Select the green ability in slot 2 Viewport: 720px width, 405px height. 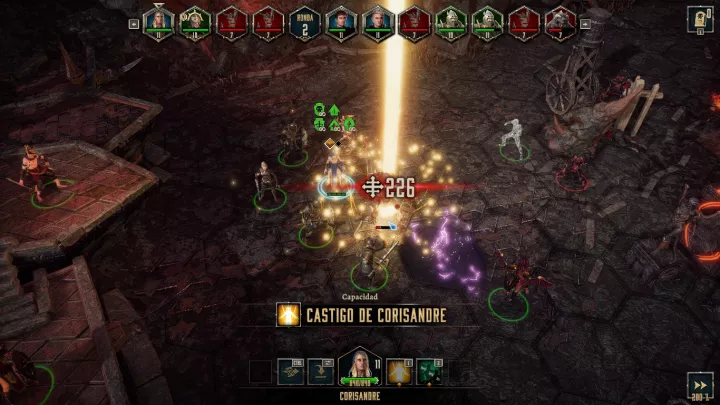click(430, 371)
